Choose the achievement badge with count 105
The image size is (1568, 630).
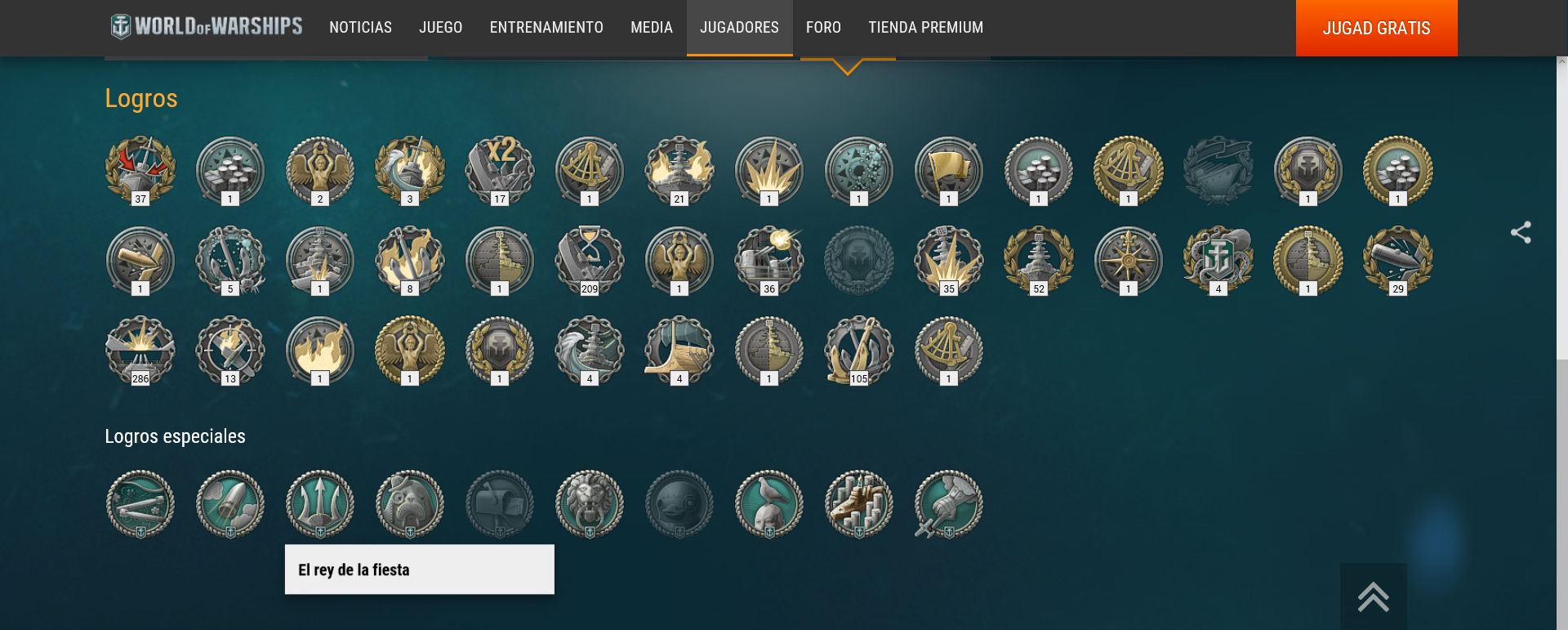tap(859, 349)
